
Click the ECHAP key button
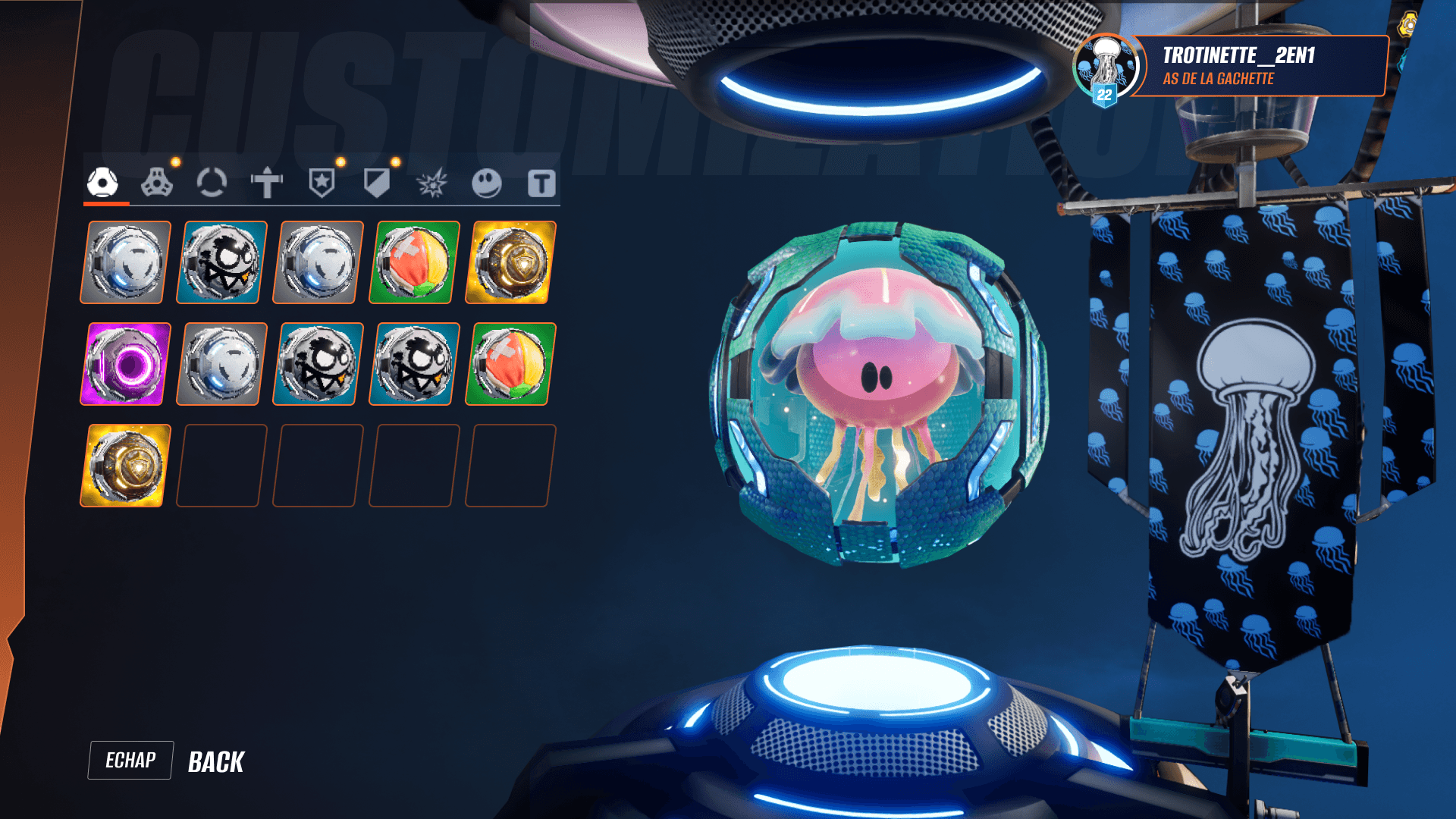tap(130, 761)
